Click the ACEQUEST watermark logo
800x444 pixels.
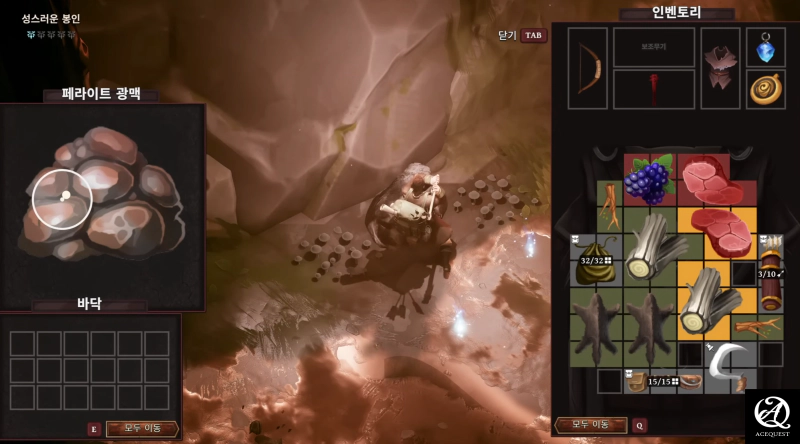click(x=772, y=416)
